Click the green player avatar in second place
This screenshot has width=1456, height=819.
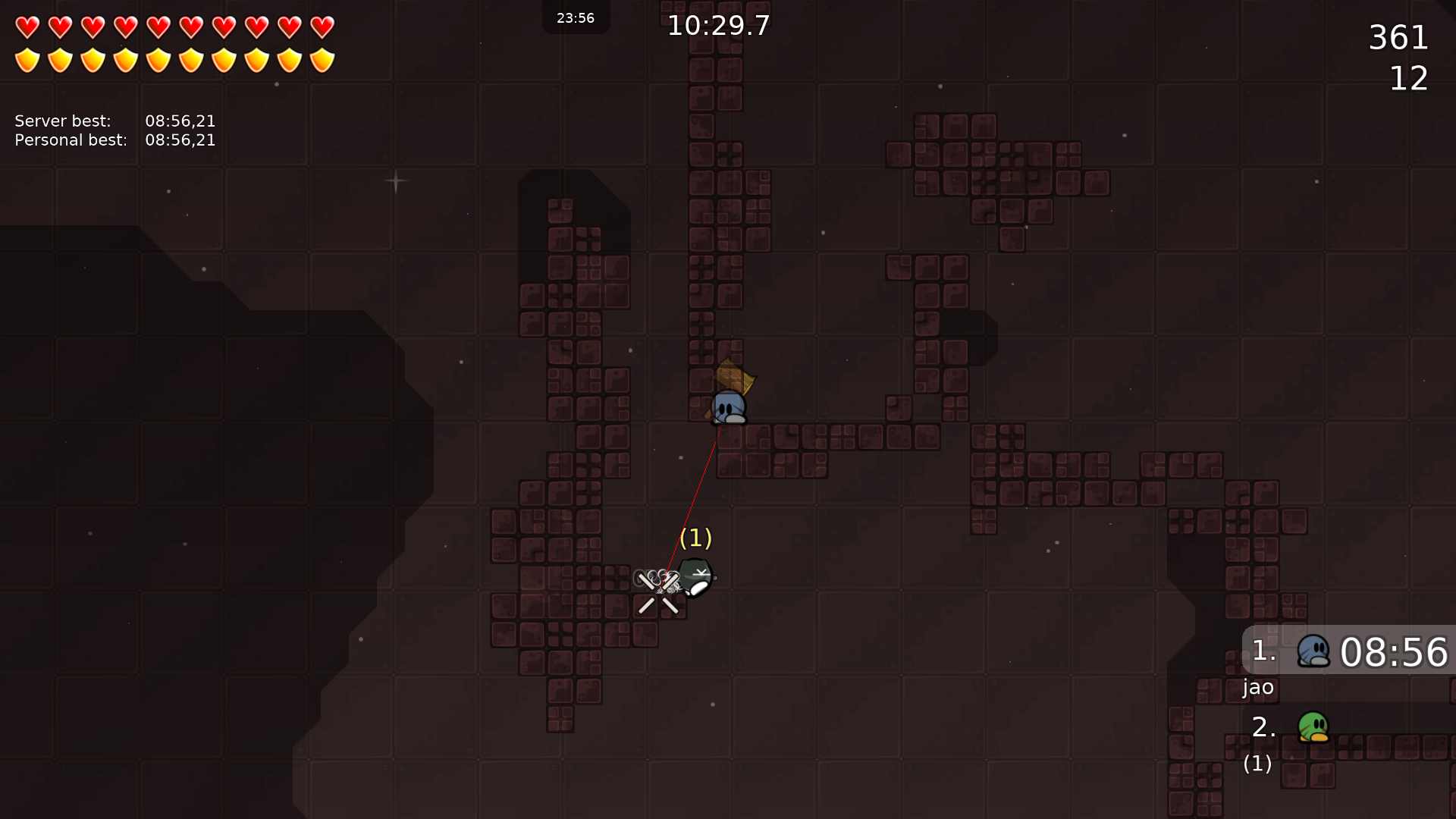[x=1314, y=728]
